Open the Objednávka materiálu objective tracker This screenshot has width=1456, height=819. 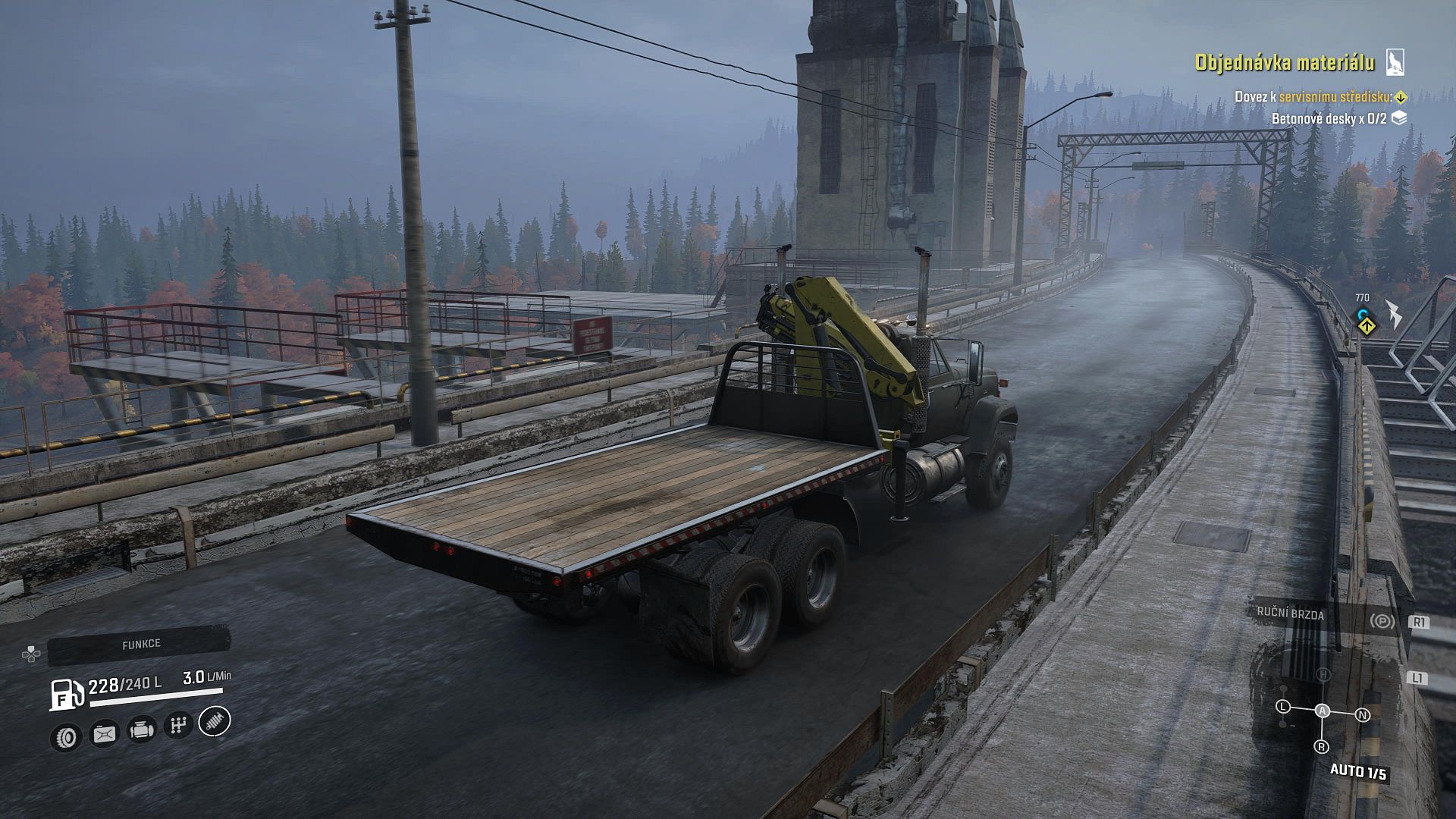click(1284, 63)
